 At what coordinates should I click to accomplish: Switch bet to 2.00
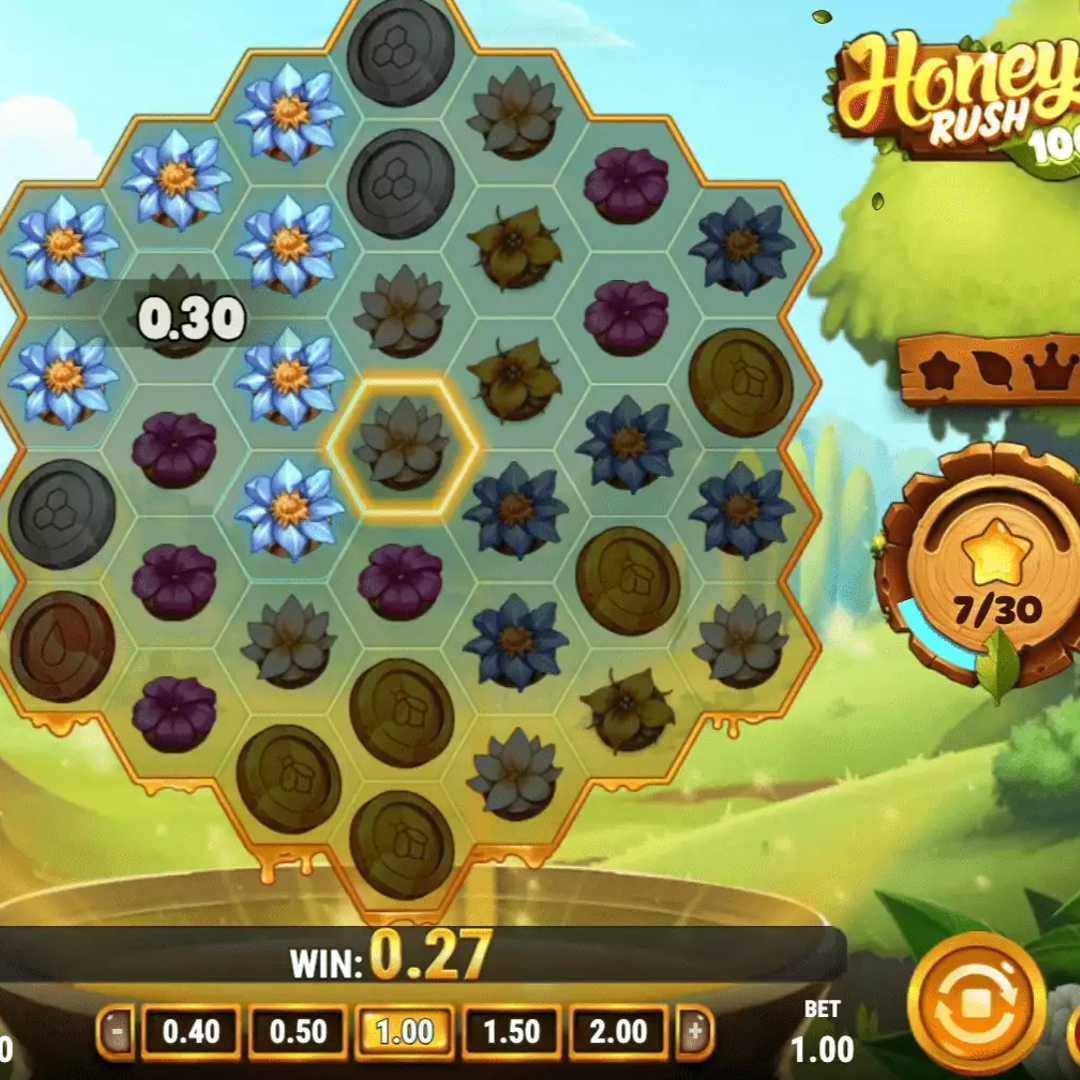coord(619,1031)
